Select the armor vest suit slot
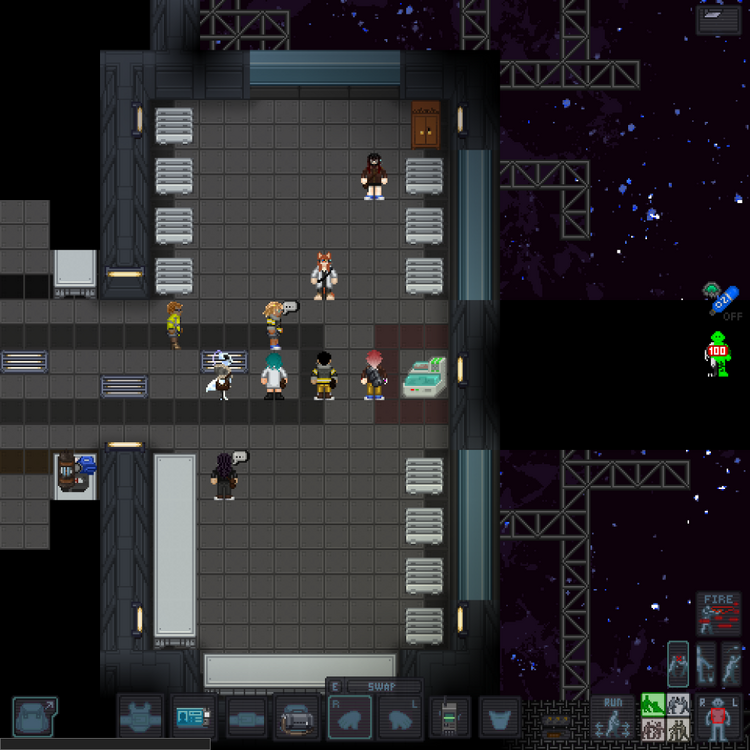The width and height of the screenshot is (750, 750). 140,717
